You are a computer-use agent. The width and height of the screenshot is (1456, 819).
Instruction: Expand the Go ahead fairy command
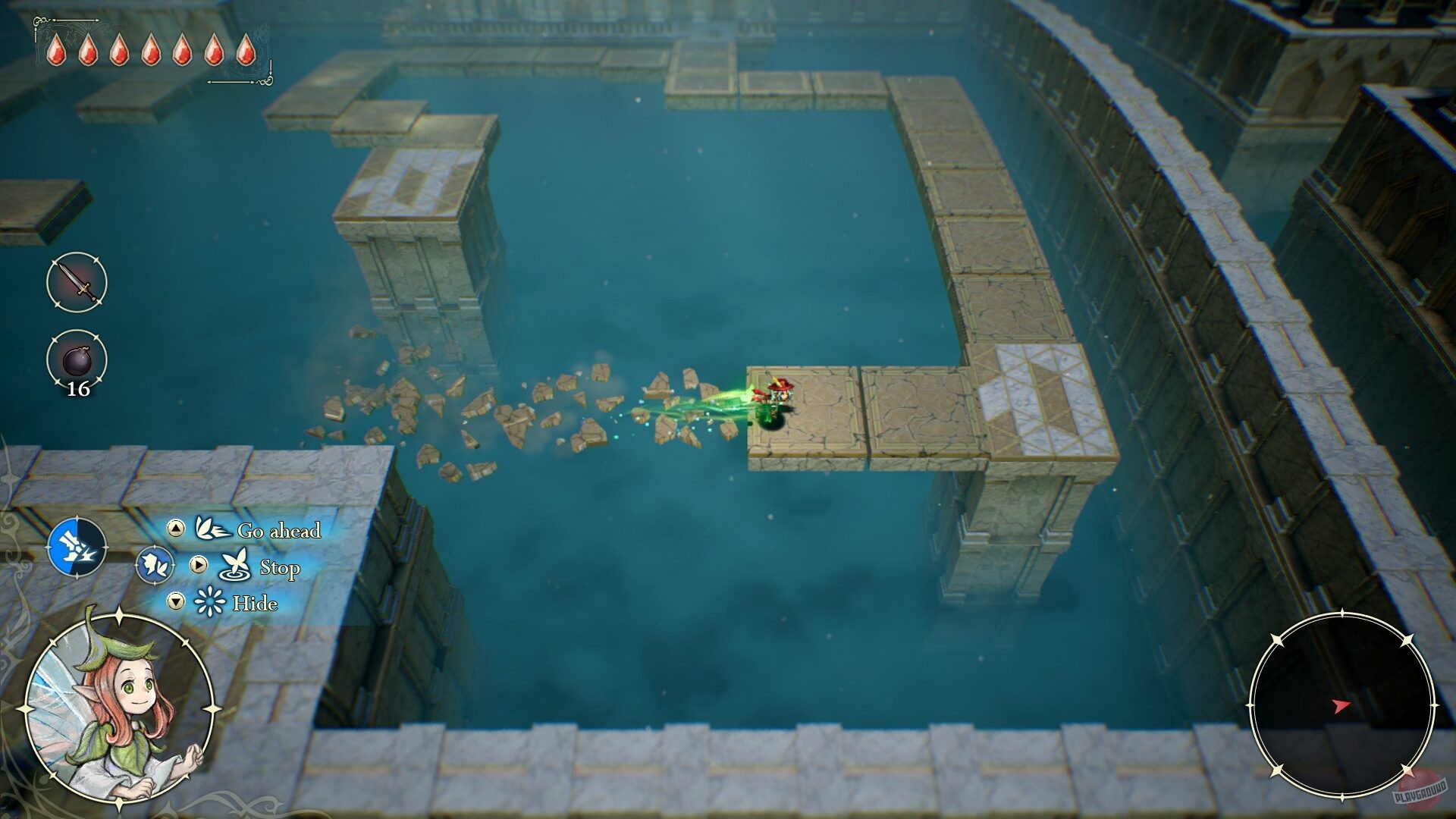pos(175,530)
